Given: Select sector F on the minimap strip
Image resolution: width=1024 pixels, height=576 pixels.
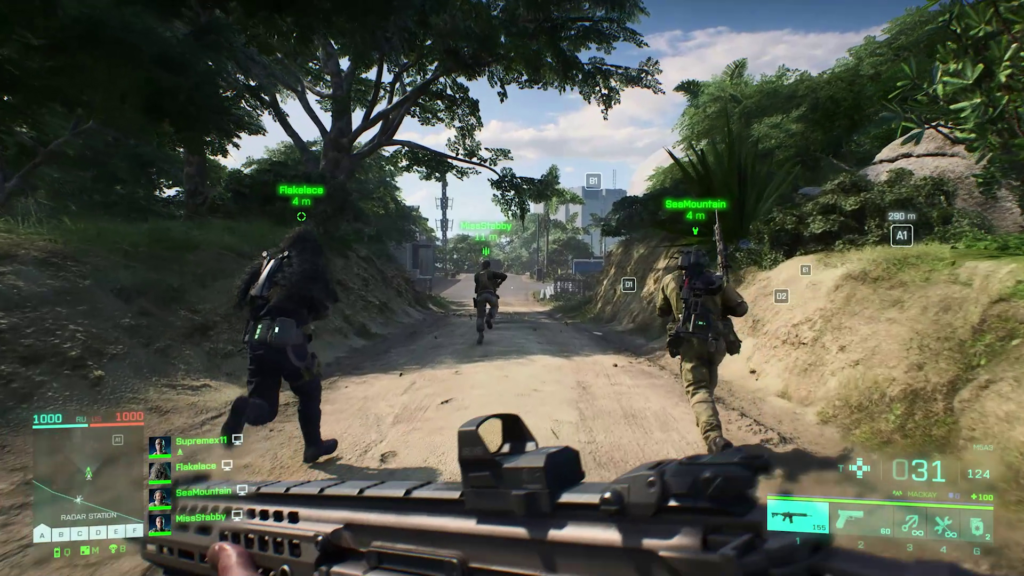Looking at the screenshot, I should (136, 532).
